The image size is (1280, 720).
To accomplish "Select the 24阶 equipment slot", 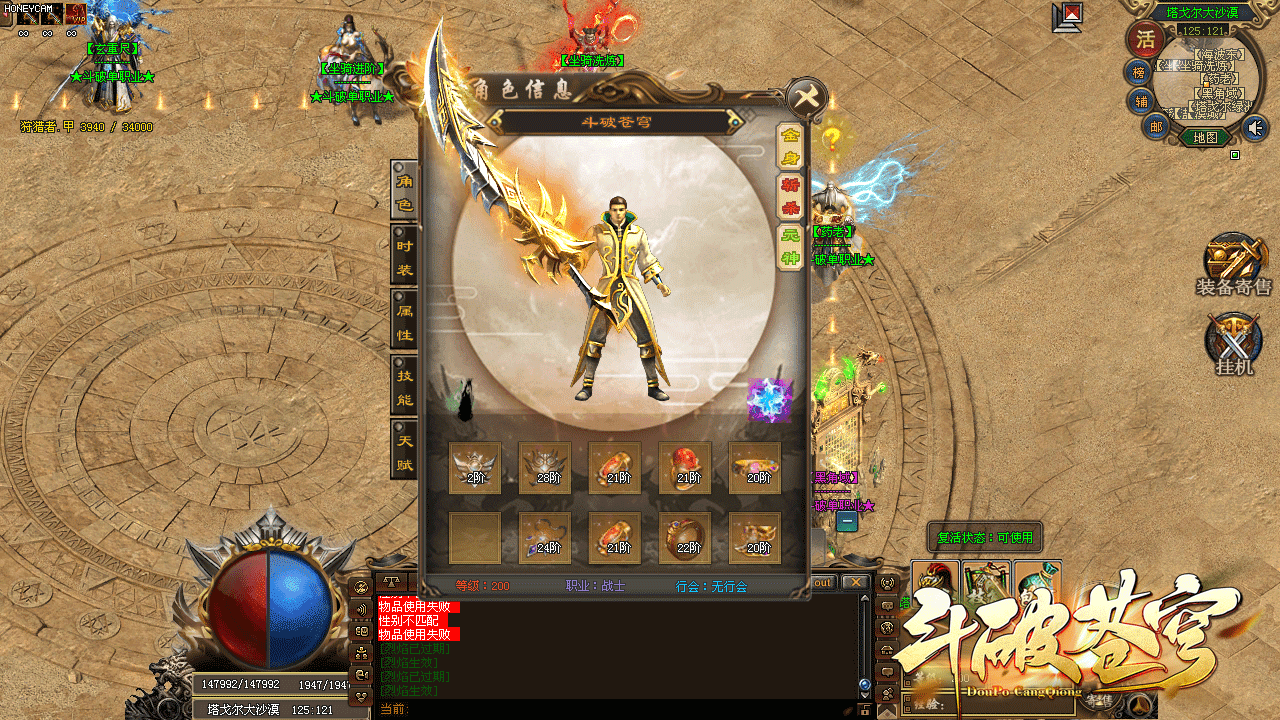I will click(545, 537).
